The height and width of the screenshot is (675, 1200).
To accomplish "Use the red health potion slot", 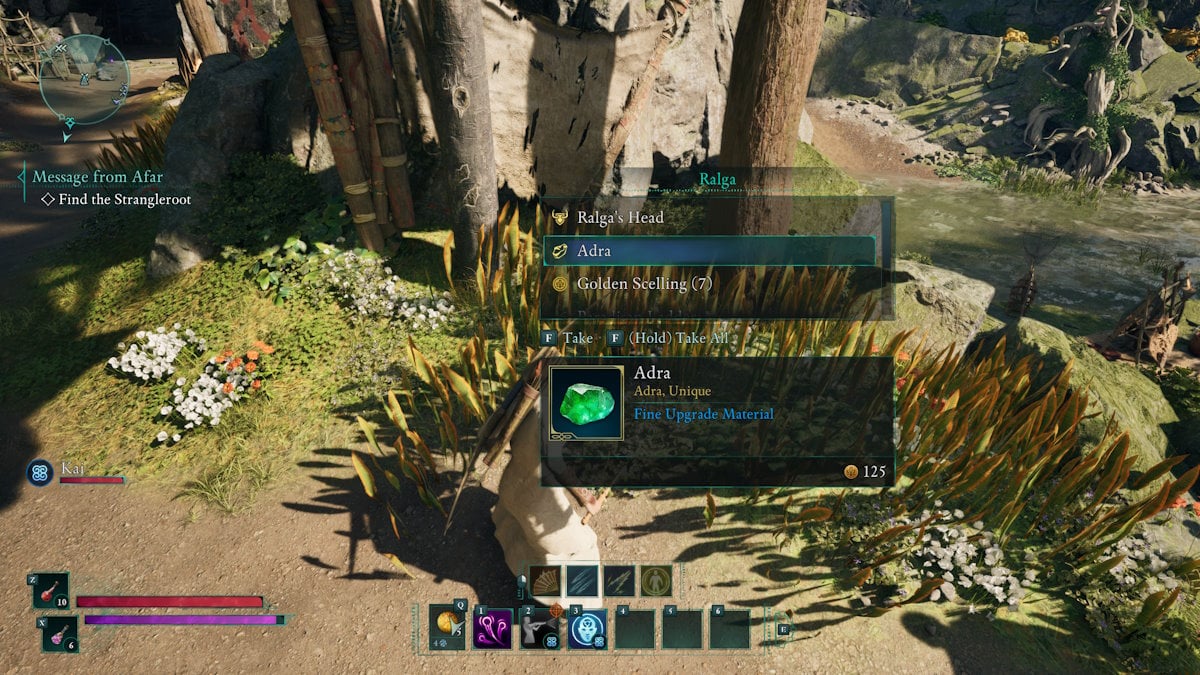I will coord(51,592).
